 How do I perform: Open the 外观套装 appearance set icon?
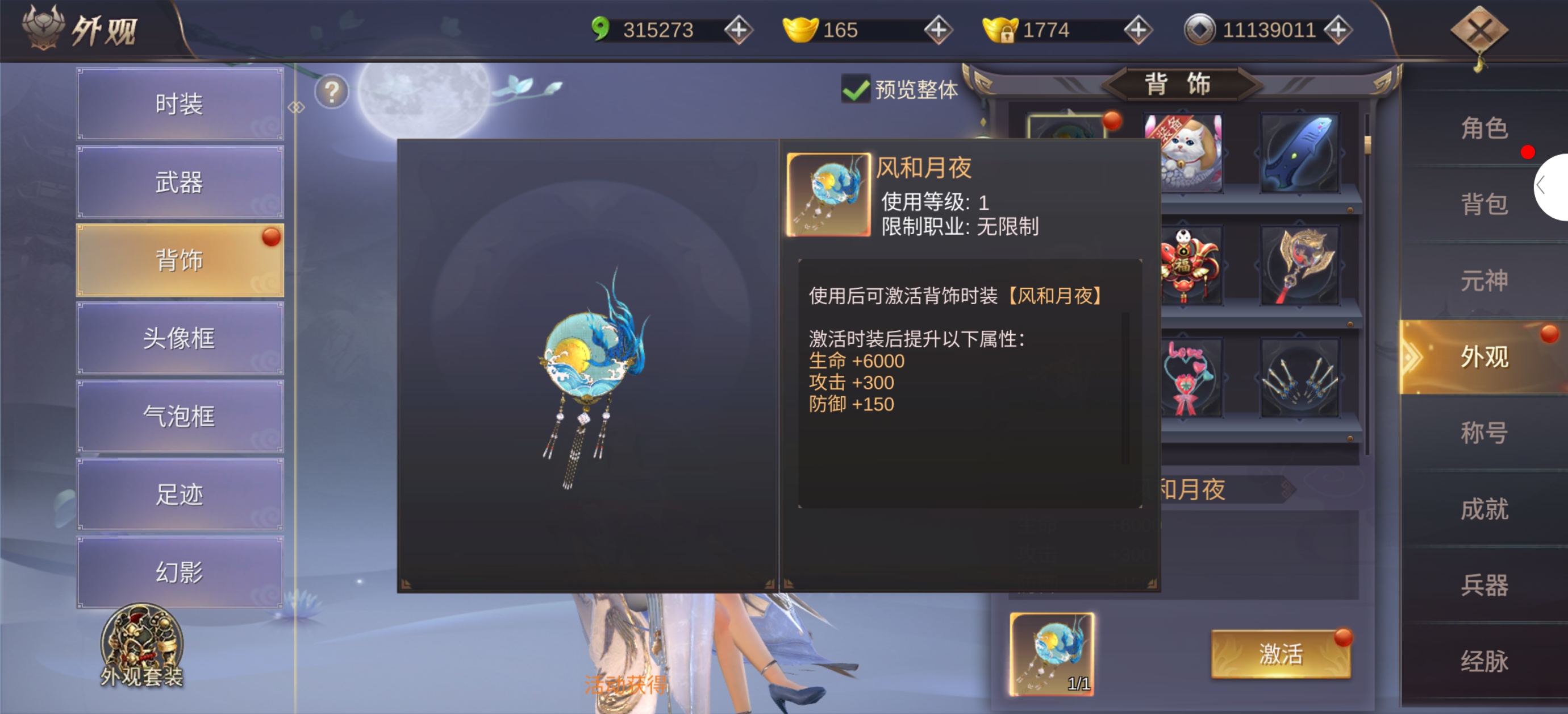[141, 646]
